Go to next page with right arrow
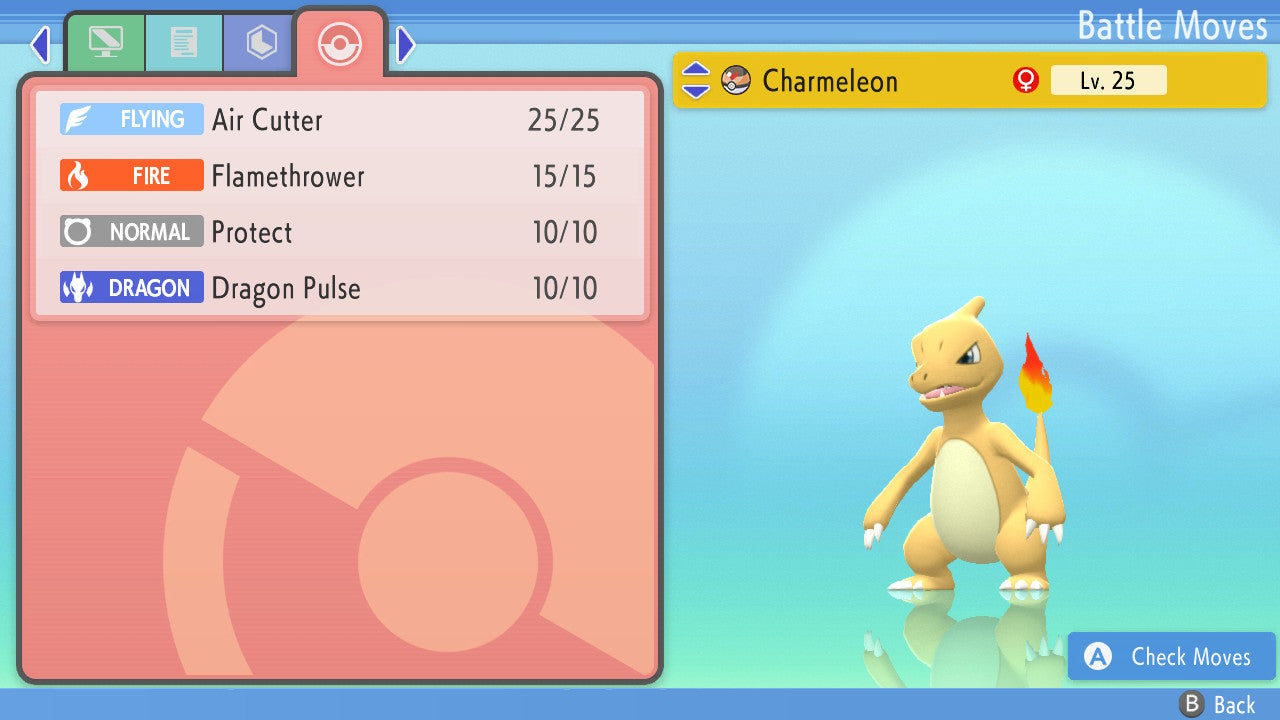Image resolution: width=1280 pixels, height=720 pixels. [405, 44]
